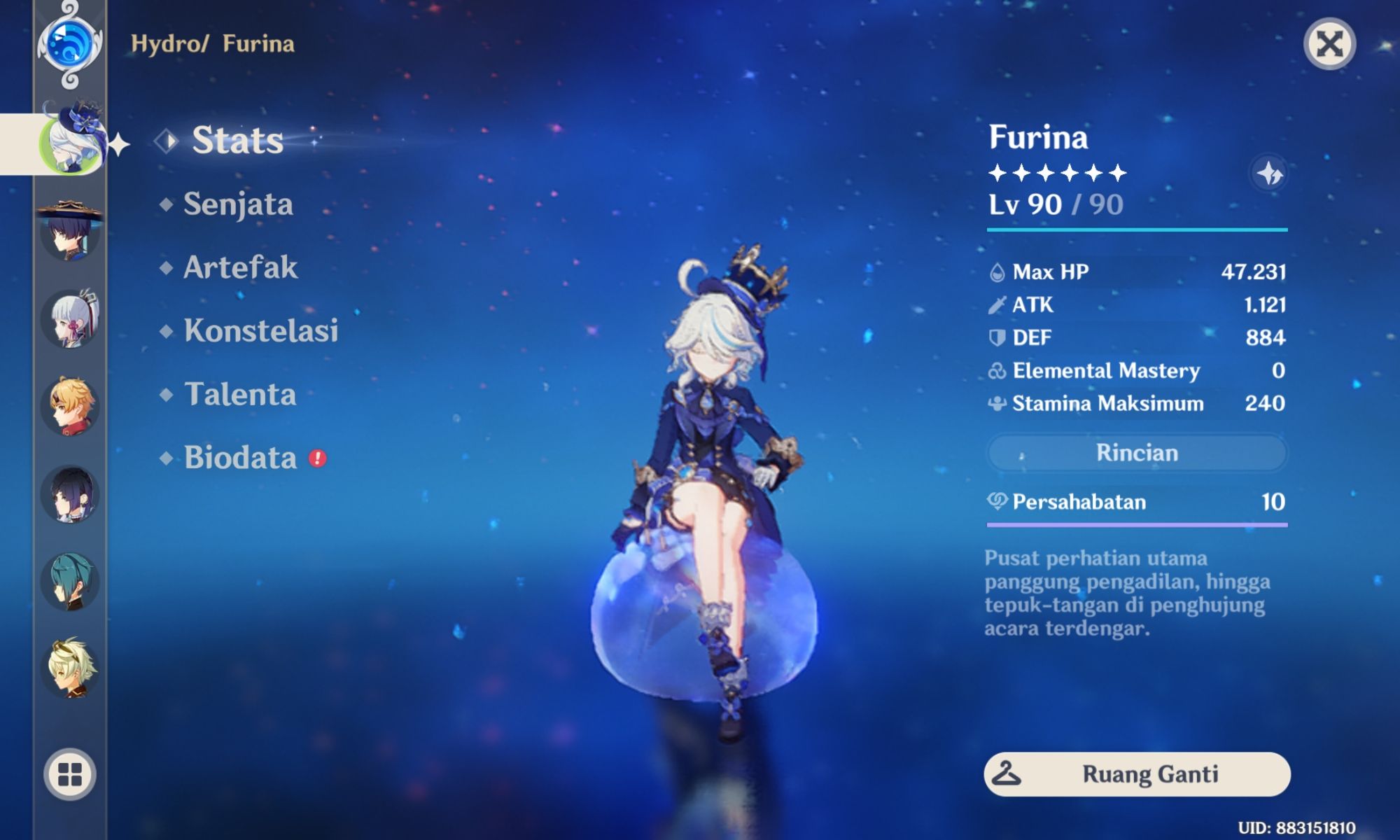The width and height of the screenshot is (1400, 840).
Task: Click the Persahabatan progress bar
Action: point(1137,524)
